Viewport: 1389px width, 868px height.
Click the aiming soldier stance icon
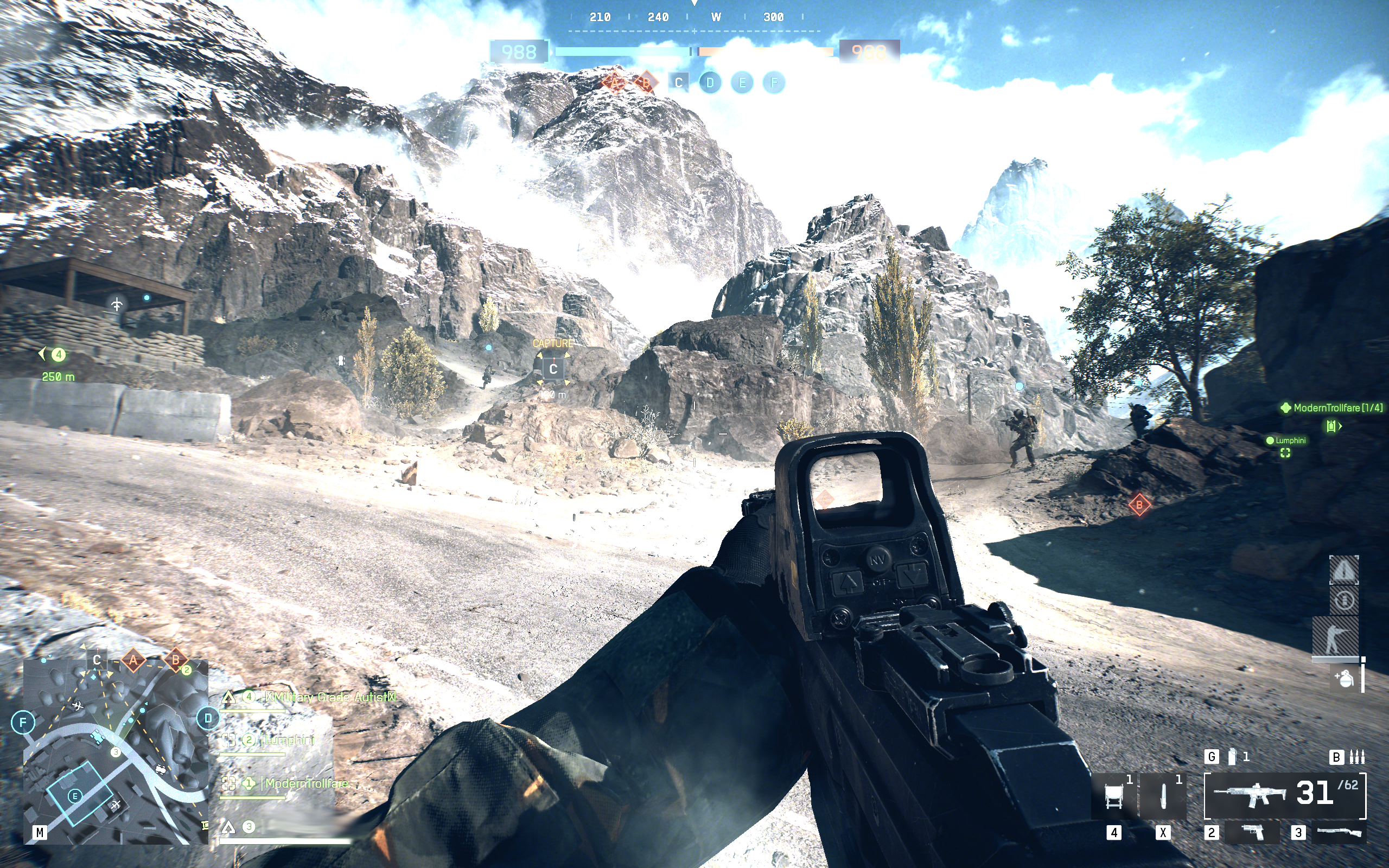[1336, 637]
